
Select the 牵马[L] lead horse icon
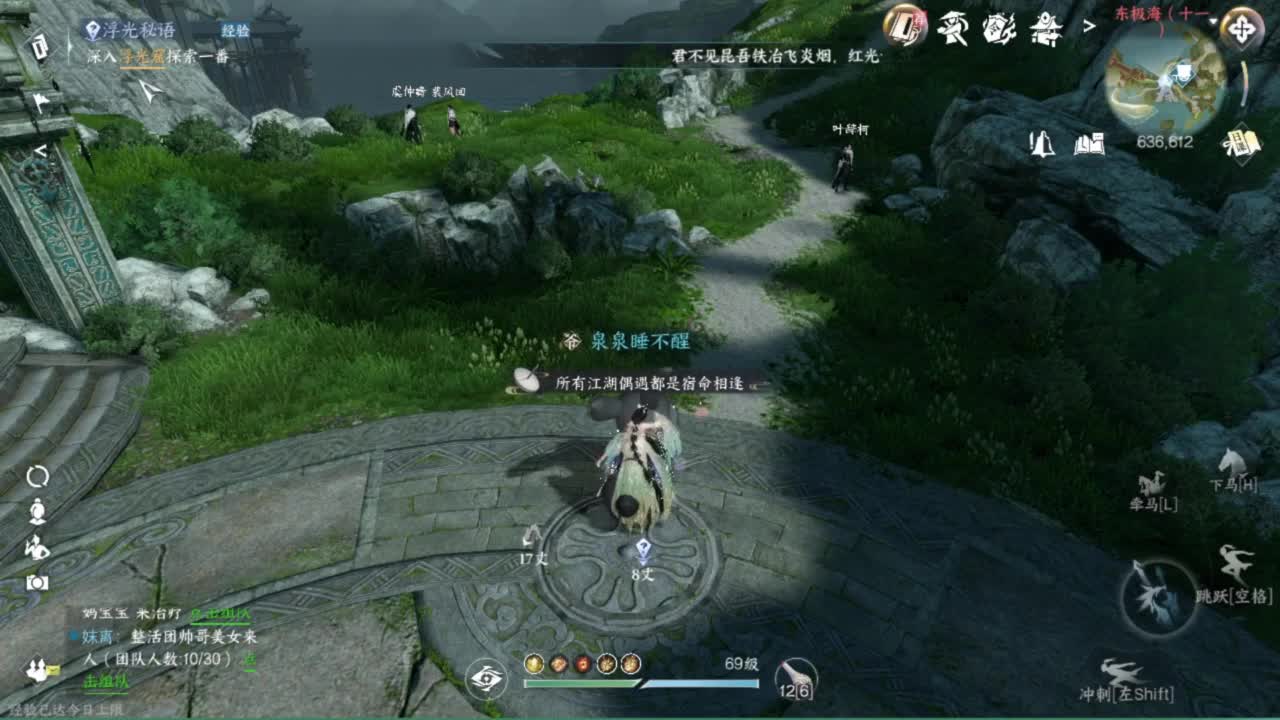point(1155,489)
